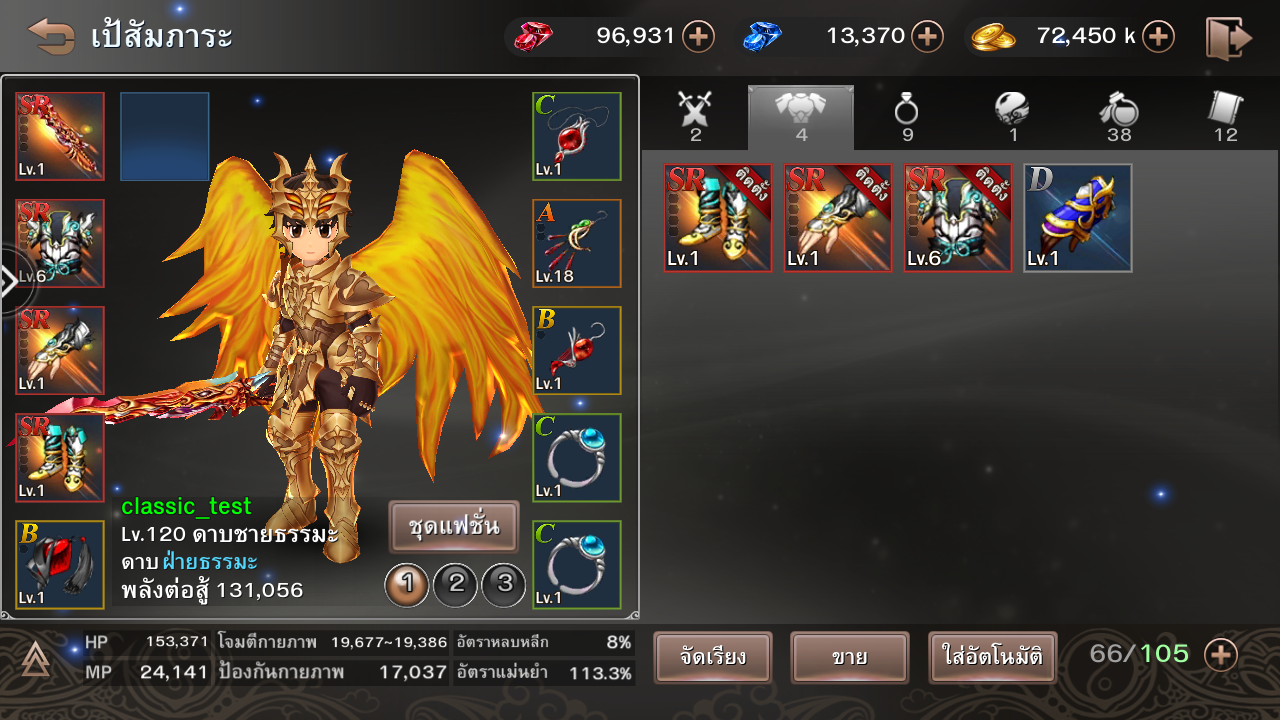Viewport: 1280px width, 720px height.
Task: Sort inventory with จัดเรียง button
Action: coord(713,658)
